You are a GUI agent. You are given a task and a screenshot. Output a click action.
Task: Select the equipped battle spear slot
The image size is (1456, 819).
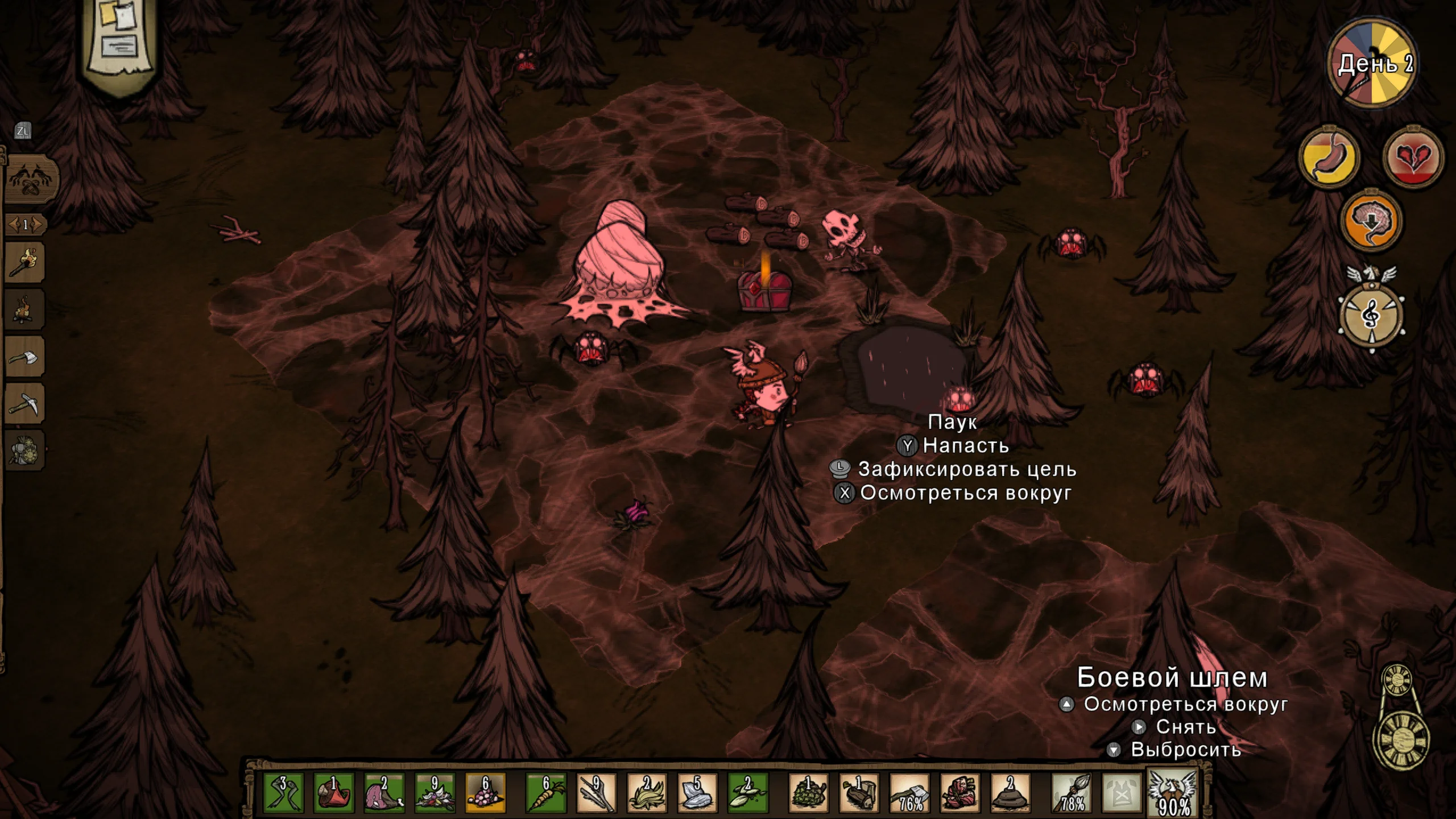1072,792
